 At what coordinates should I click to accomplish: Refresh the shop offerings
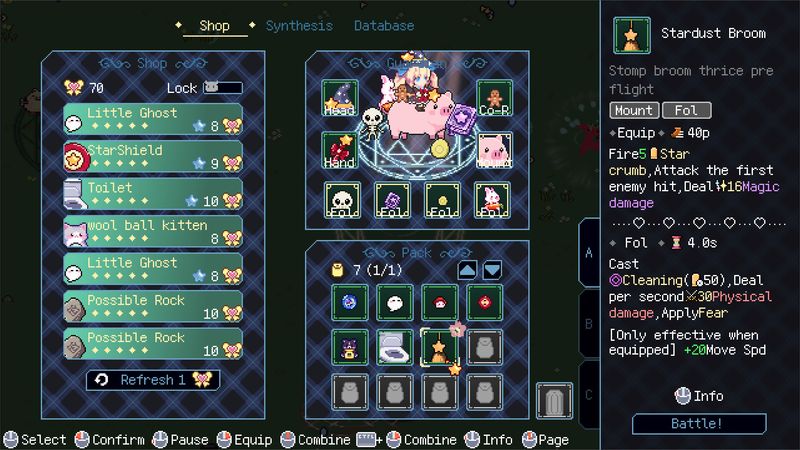pos(152,380)
